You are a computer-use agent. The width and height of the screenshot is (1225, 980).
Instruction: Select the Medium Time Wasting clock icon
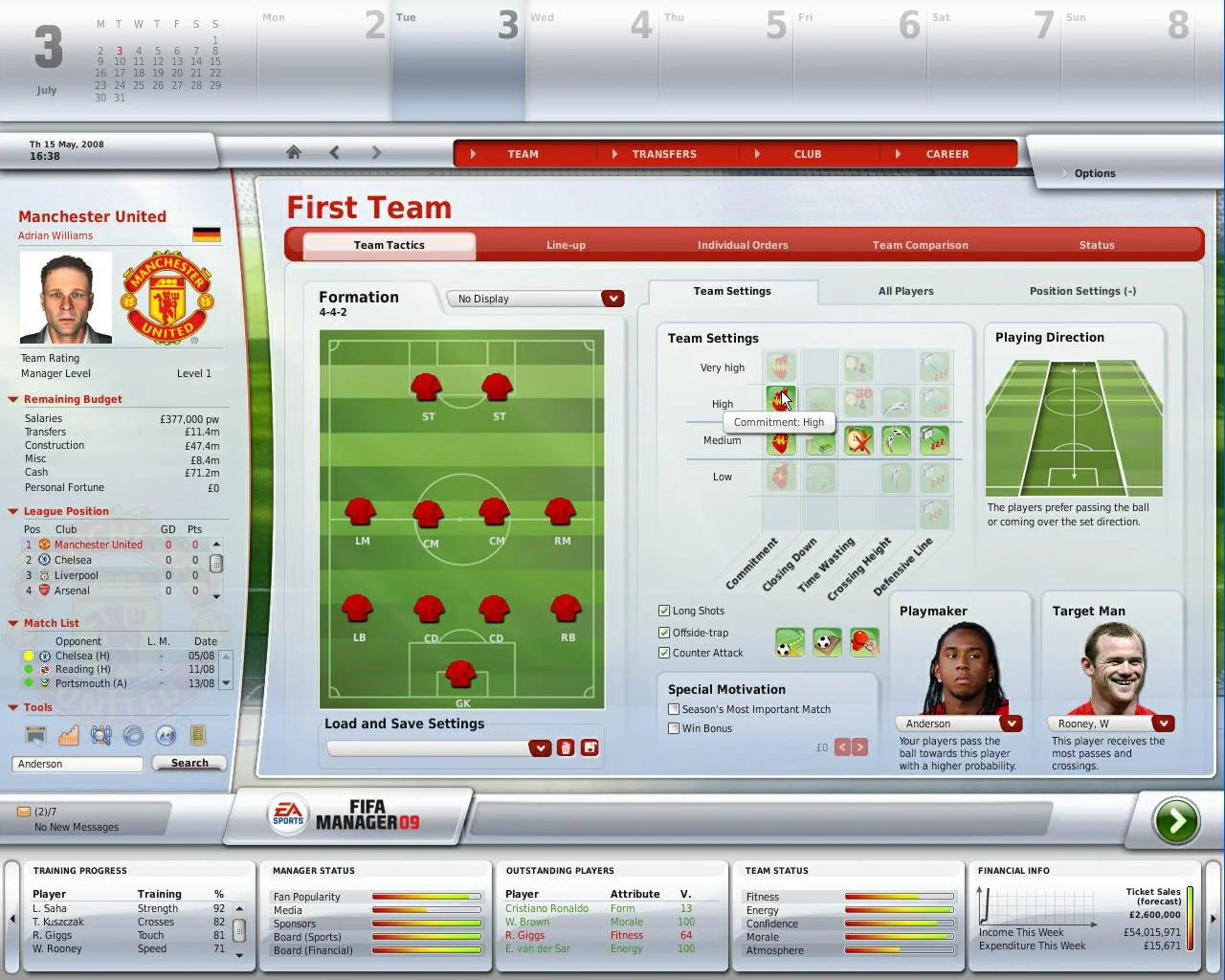tap(858, 440)
